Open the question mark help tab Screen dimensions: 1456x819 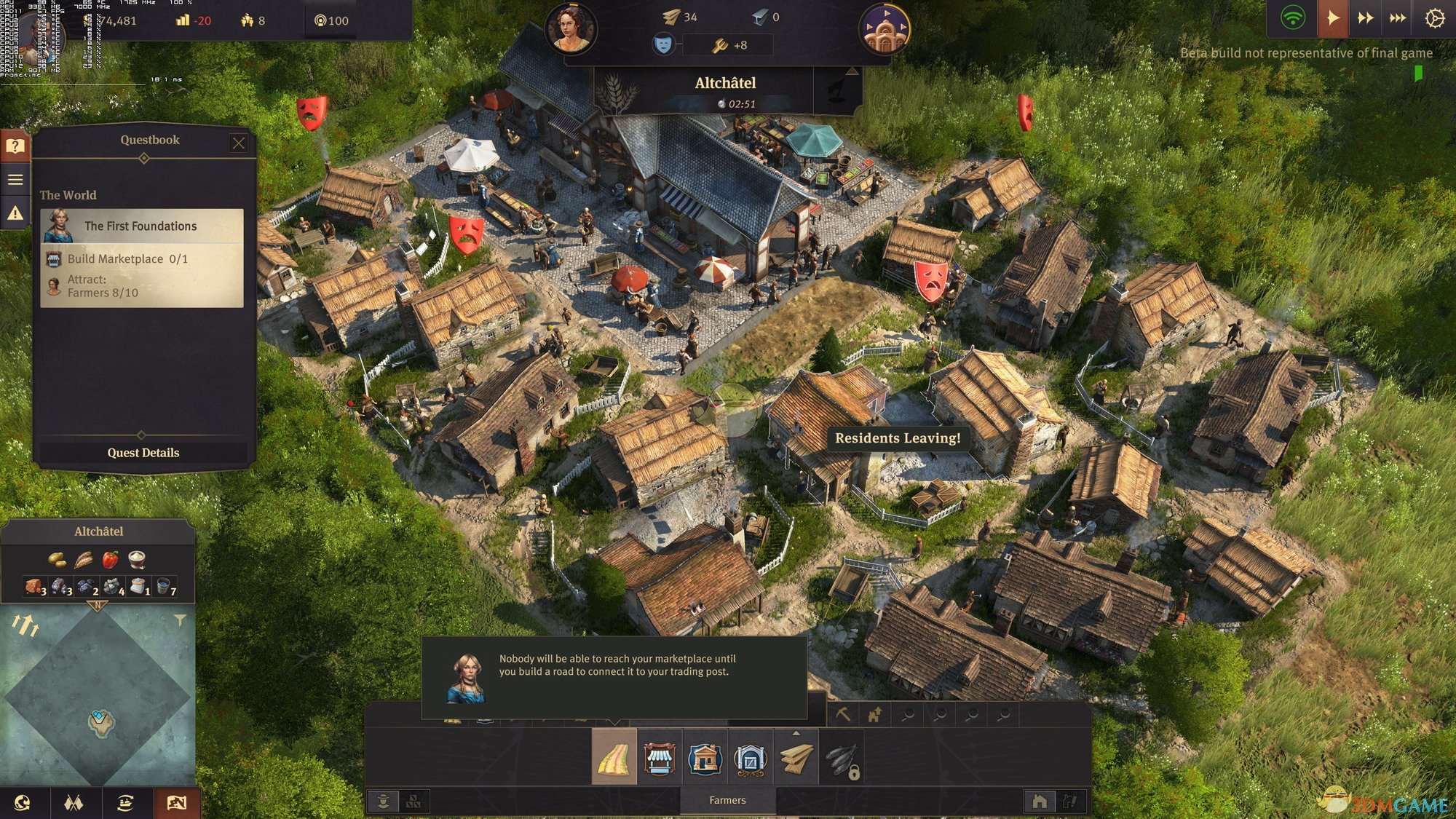[15, 146]
